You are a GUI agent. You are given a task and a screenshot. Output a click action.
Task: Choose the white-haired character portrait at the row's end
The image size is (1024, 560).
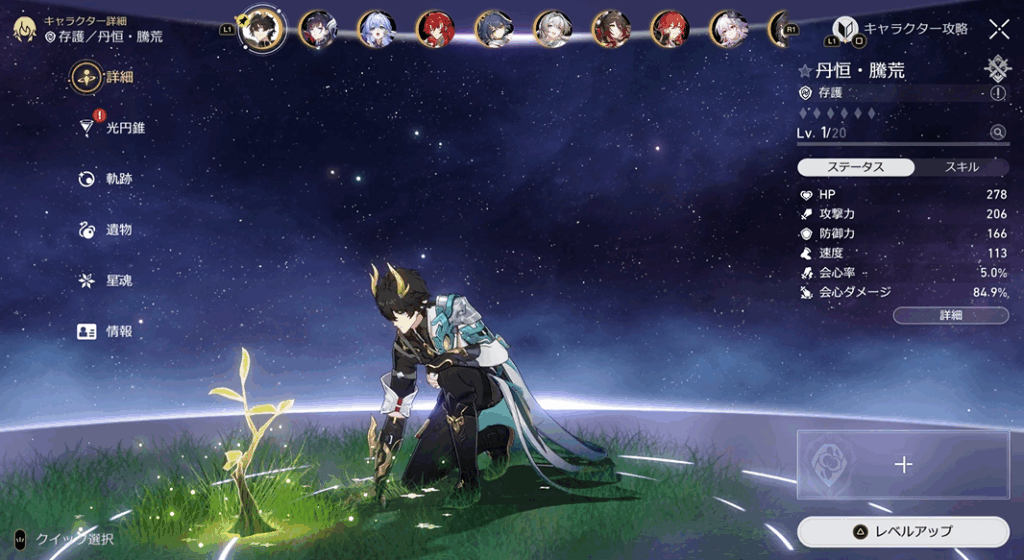pos(729,29)
